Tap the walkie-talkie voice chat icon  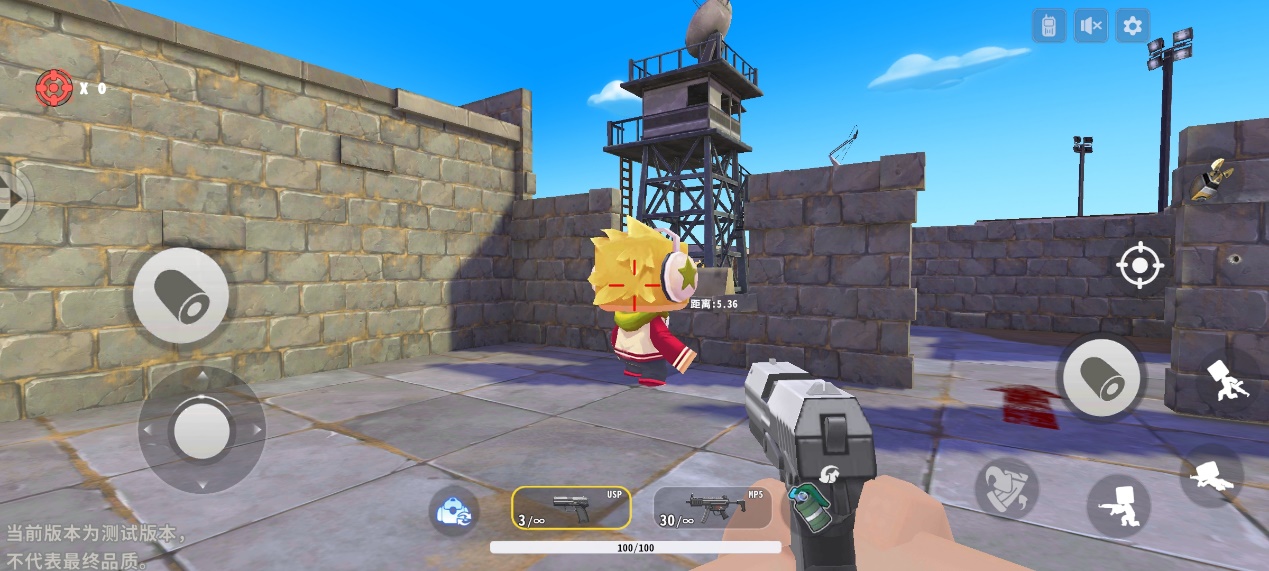point(1049,26)
